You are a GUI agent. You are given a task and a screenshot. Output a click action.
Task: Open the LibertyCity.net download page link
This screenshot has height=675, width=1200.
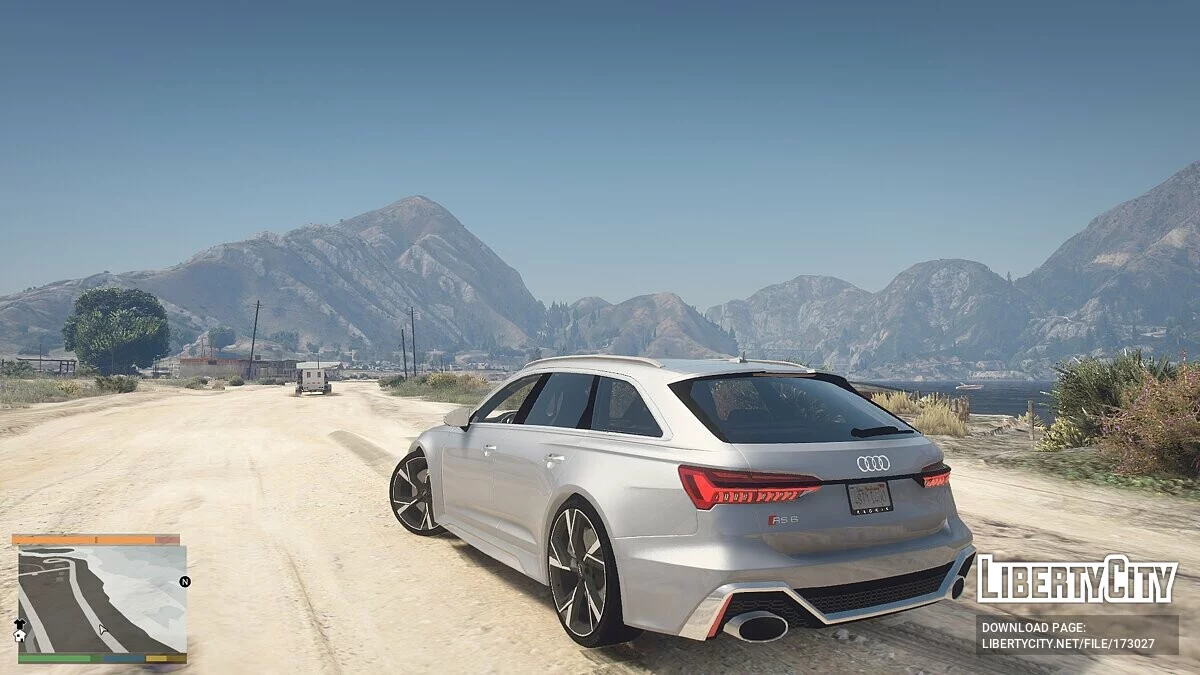tap(1076, 635)
